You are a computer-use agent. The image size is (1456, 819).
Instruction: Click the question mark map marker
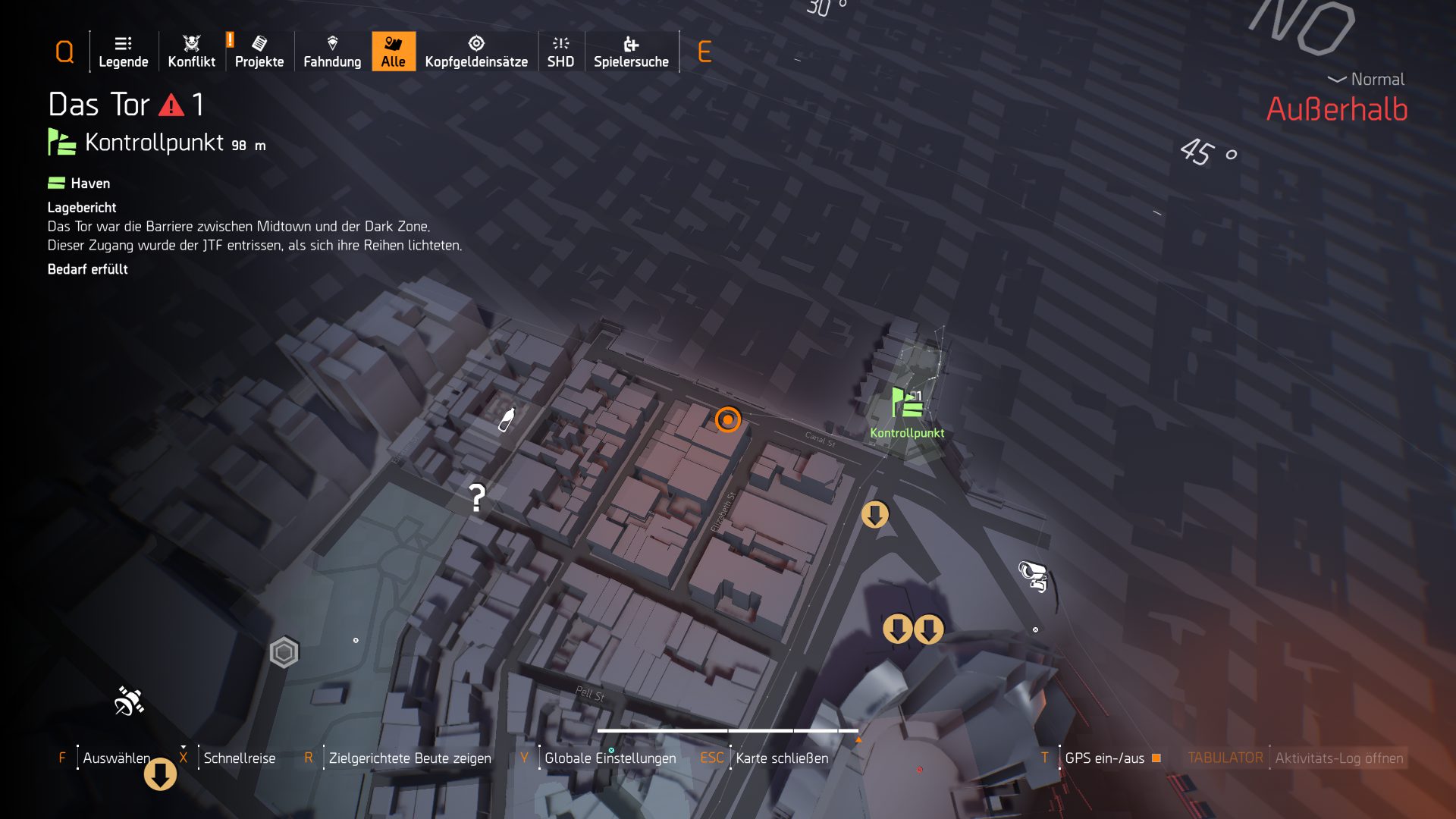476,498
